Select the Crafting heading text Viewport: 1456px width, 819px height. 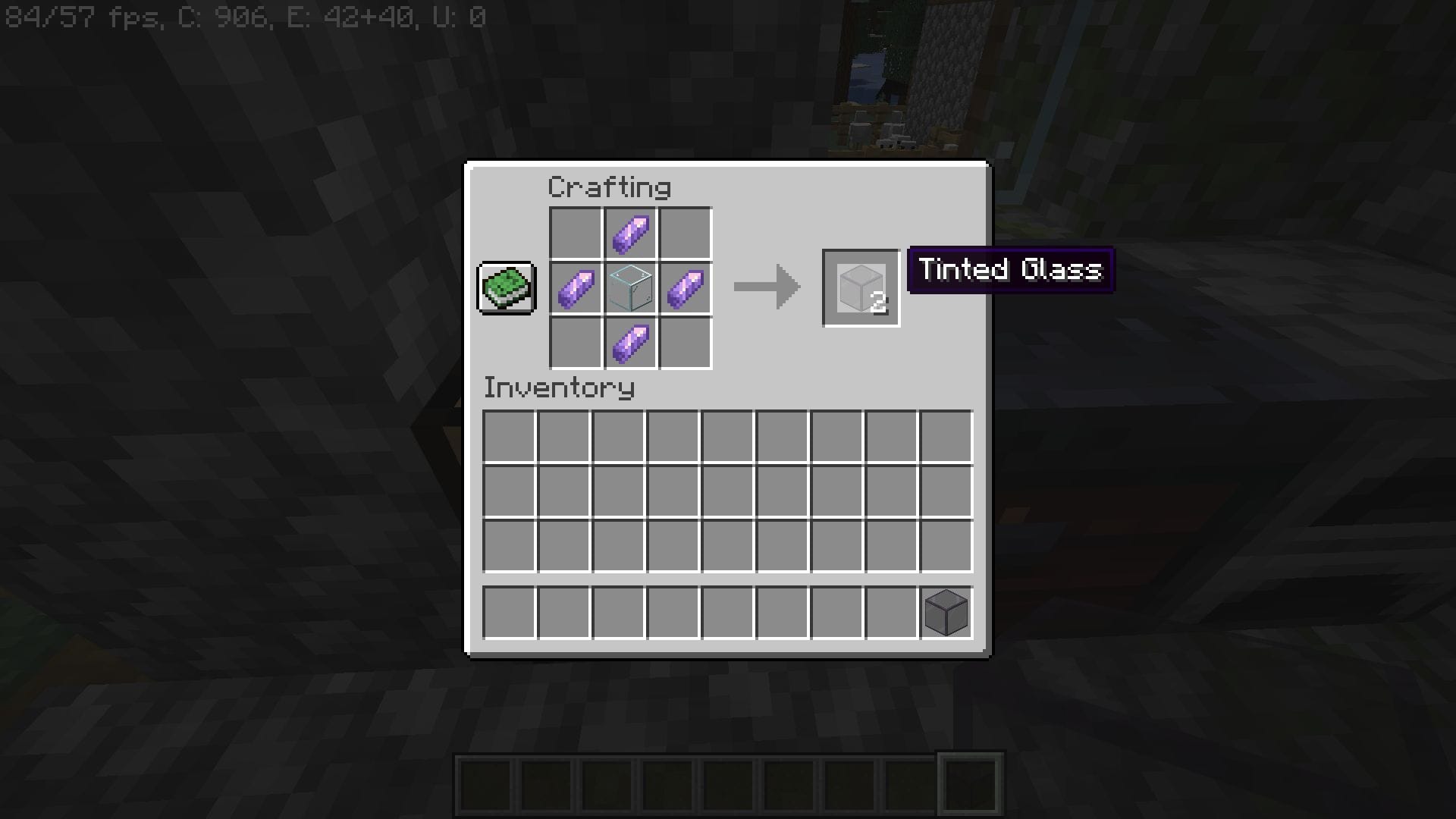(x=609, y=187)
